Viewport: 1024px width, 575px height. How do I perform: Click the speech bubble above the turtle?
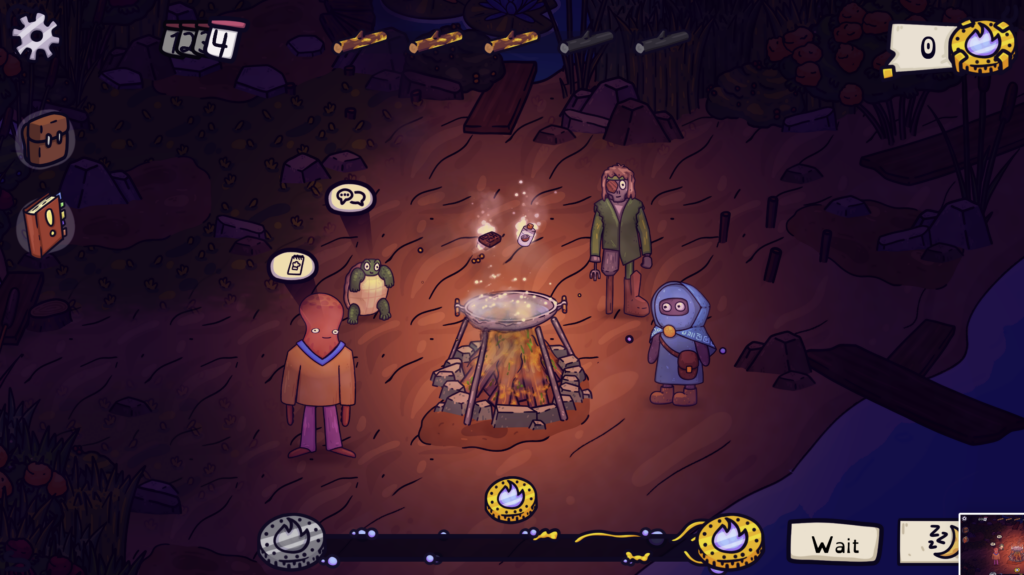tap(350, 198)
